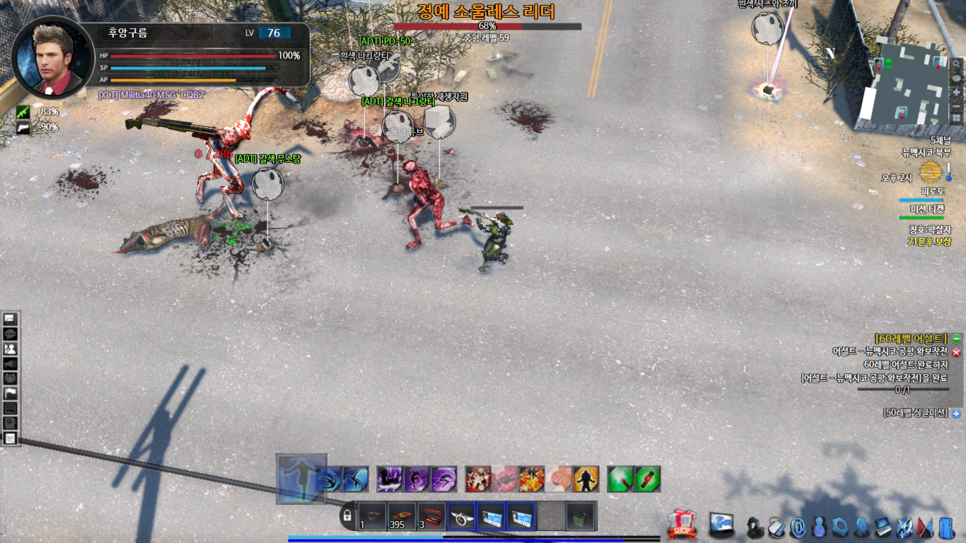
Task: Collapse the level 60 assault quest header
Action: click(956, 339)
